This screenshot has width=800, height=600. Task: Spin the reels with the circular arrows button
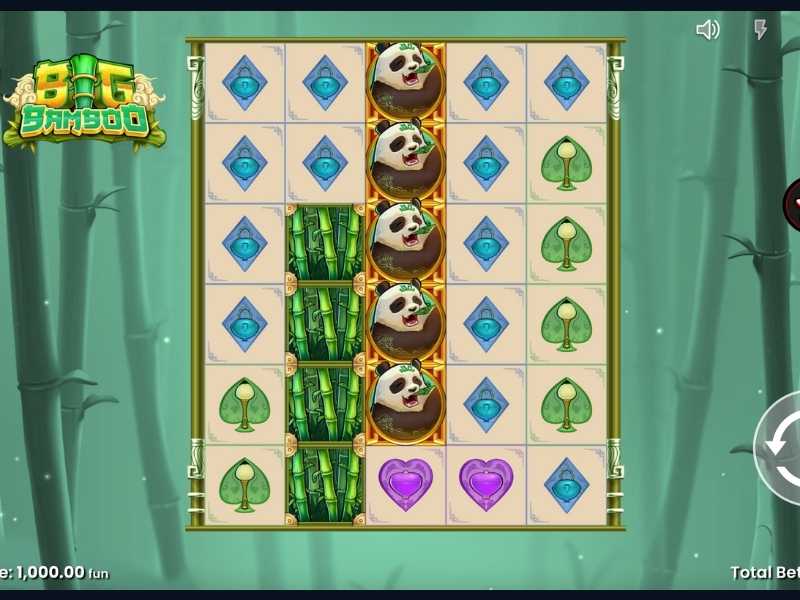coord(780,447)
